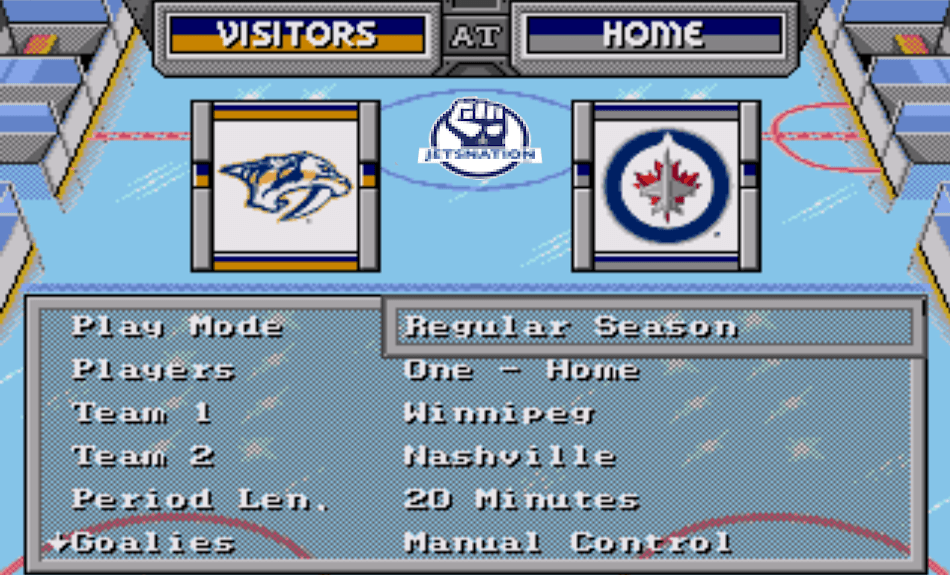The image size is (950, 575).
Task: Click the Nashville Predators visitors logo
Action: click(x=286, y=186)
